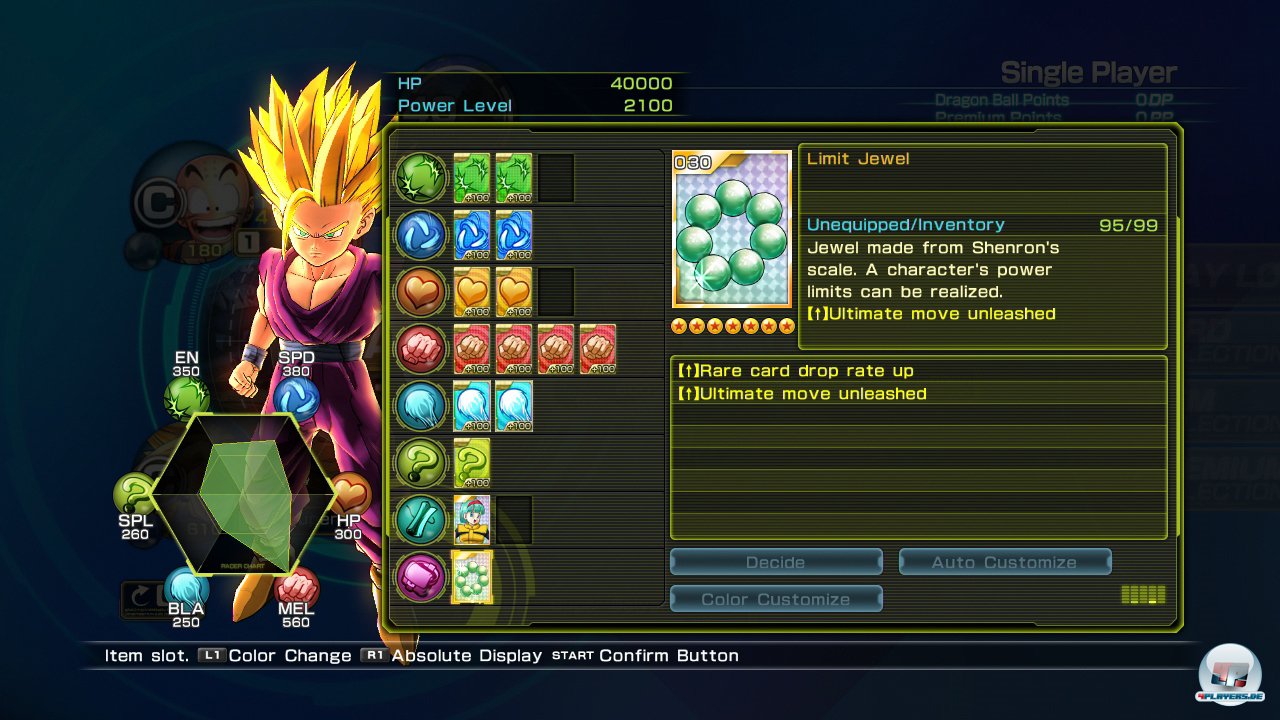Select the equipped Limit Jewel card slot
This screenshot has height=720, width=1280.
[x=472, y=577]
